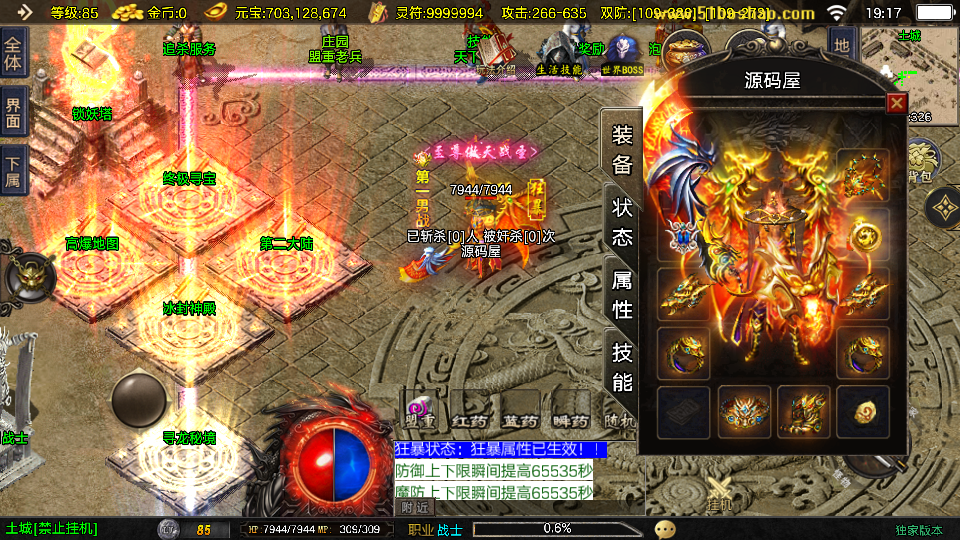Show the 技能 tab
The image size is (960, 540).
tap(622, 366)
